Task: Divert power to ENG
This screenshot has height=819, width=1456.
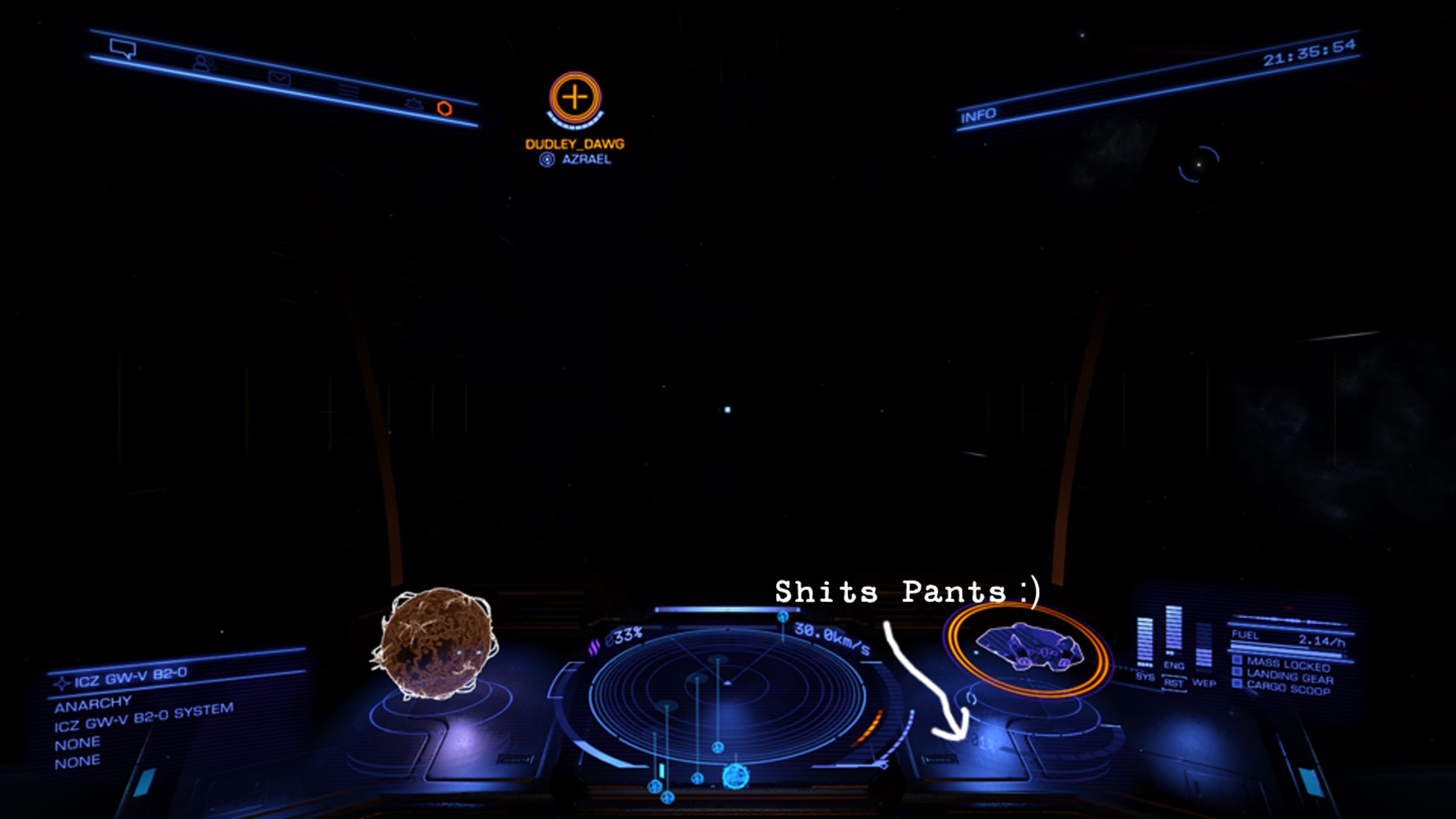Action: (1174, 666)
